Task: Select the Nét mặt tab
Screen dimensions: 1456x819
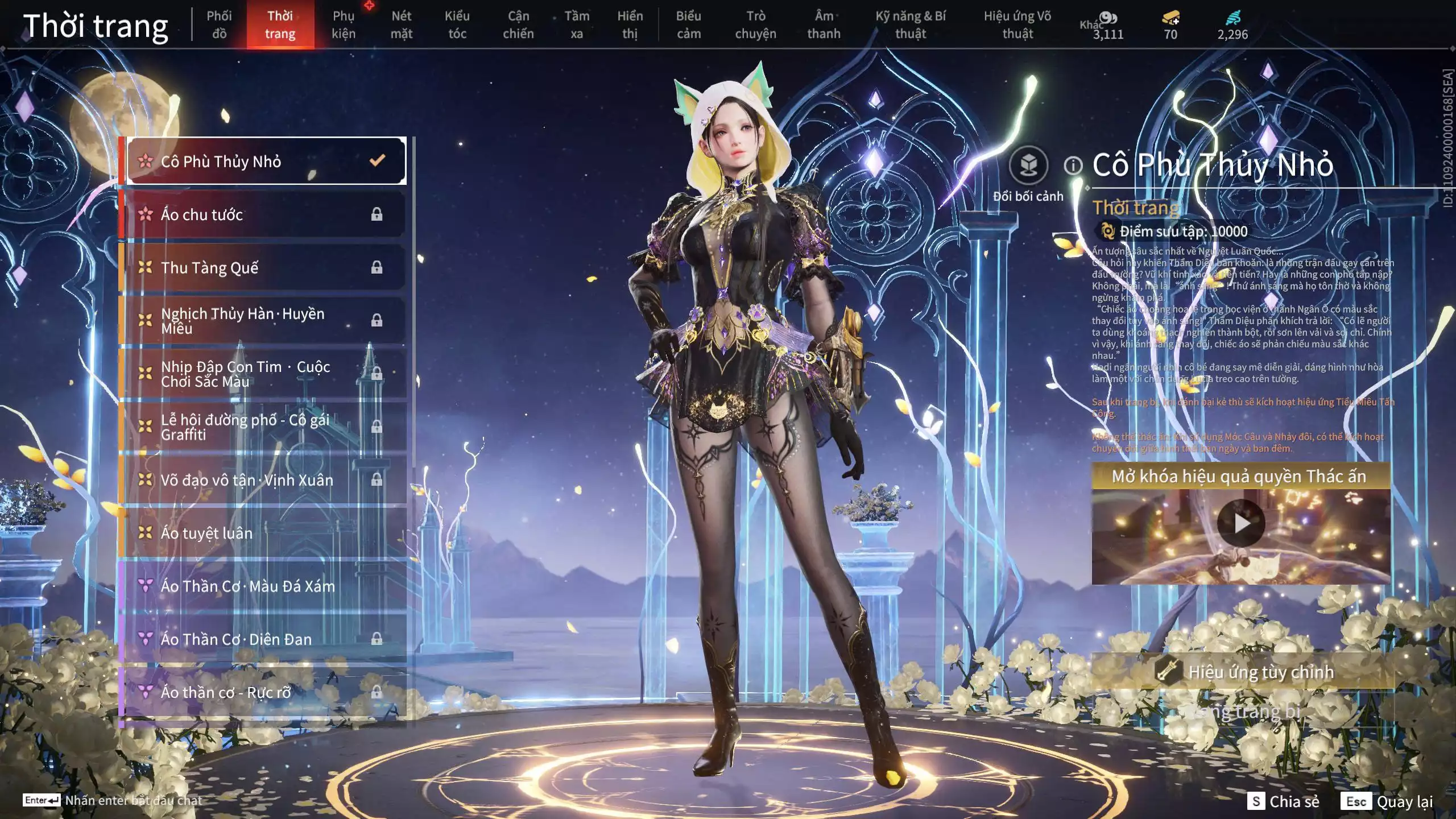Action: (401, 24)
